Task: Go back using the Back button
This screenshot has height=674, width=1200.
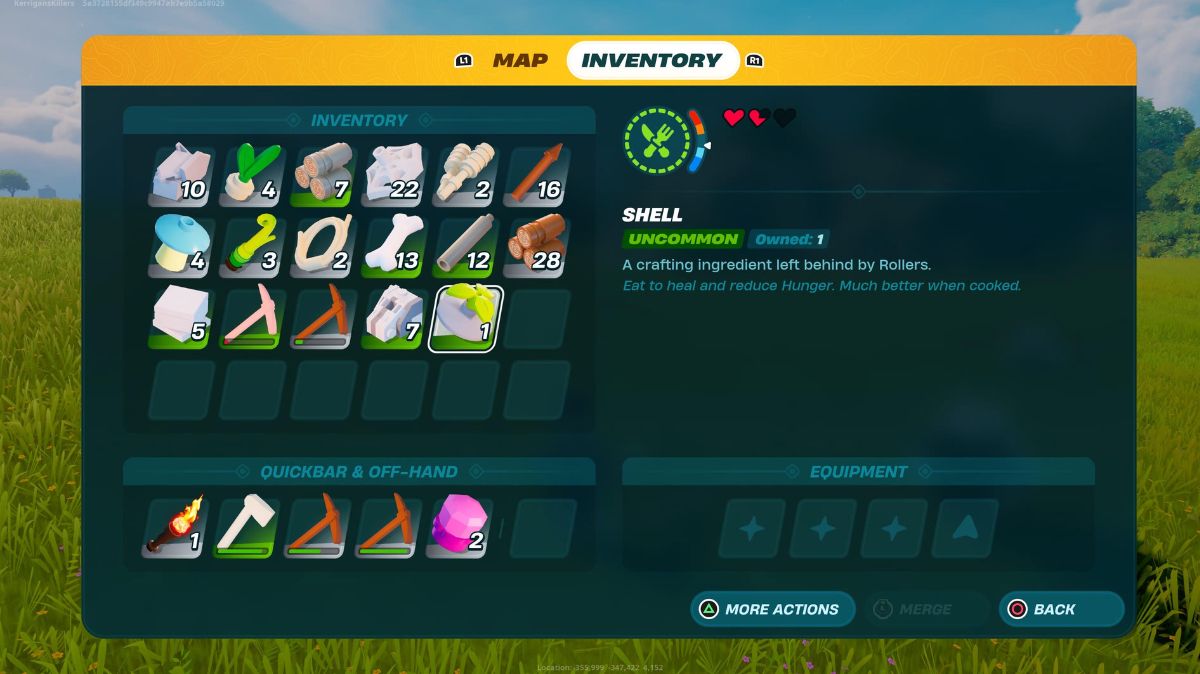Action: [x=1061, y=609]
